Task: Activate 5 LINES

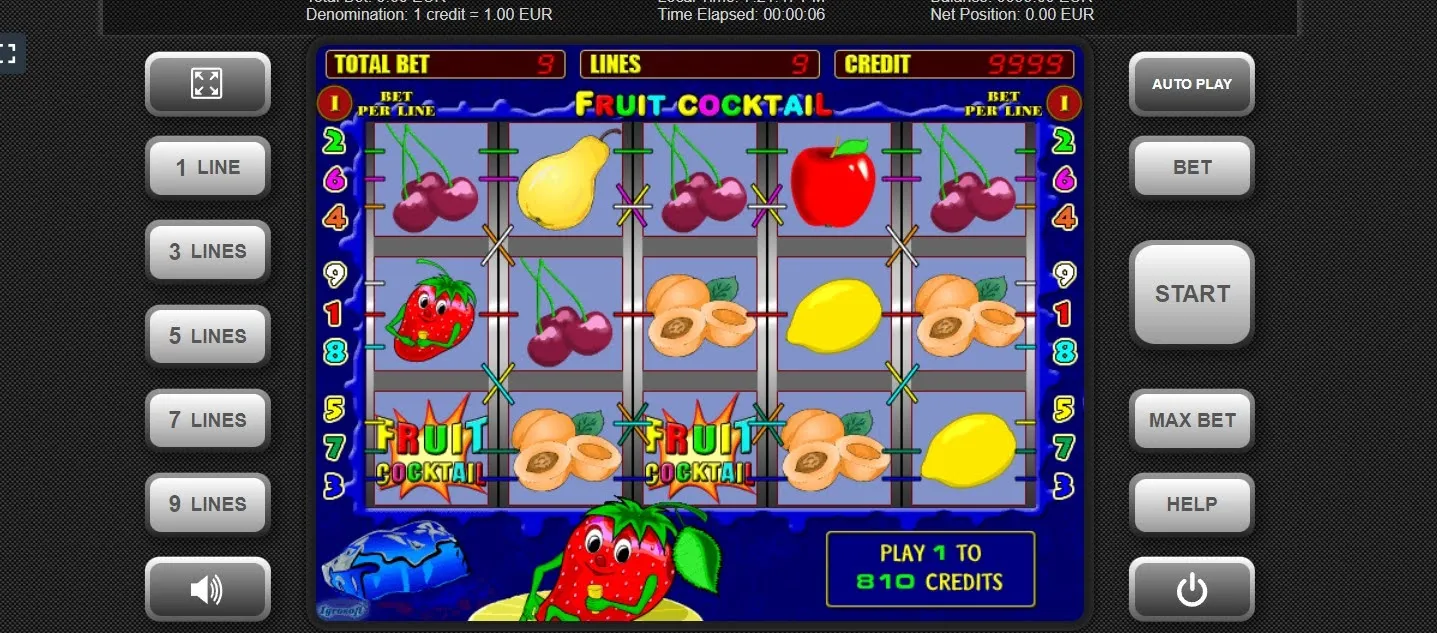Action: tap(208, 336)
